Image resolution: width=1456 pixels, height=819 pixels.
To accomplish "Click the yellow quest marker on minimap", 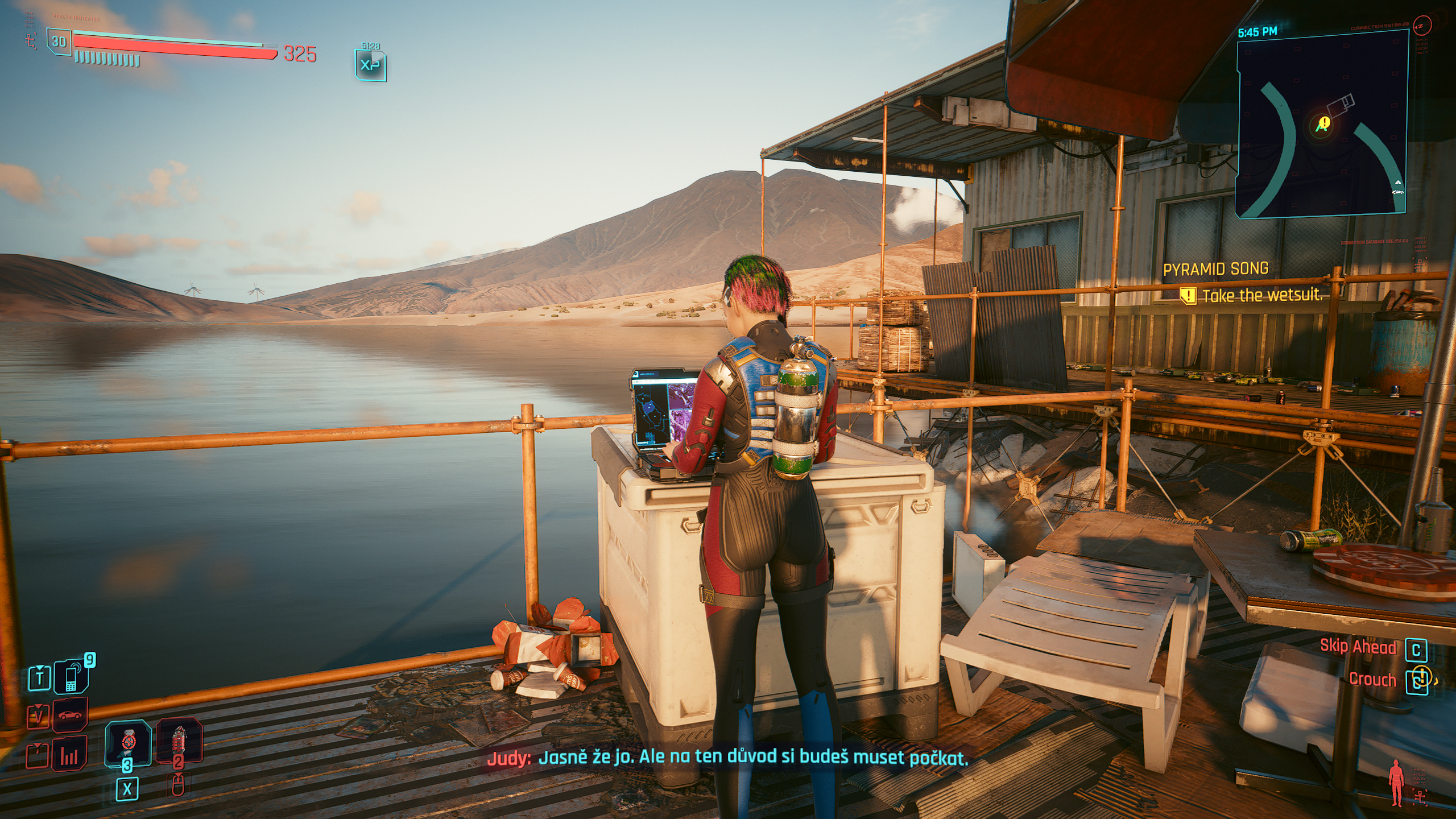I will pyautogui.click(x=1324, y=122).
